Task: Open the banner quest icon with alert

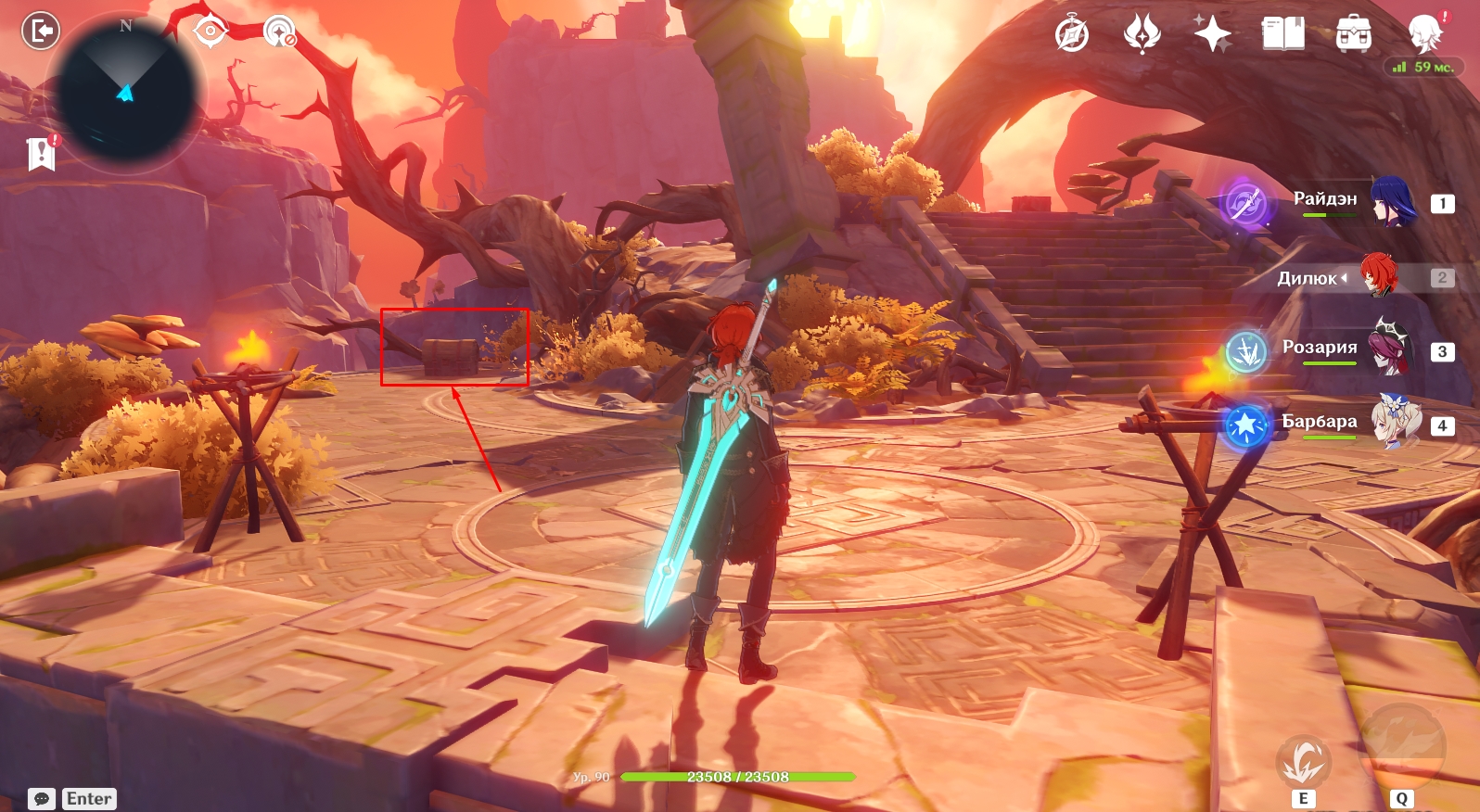Action: [42, 154]
